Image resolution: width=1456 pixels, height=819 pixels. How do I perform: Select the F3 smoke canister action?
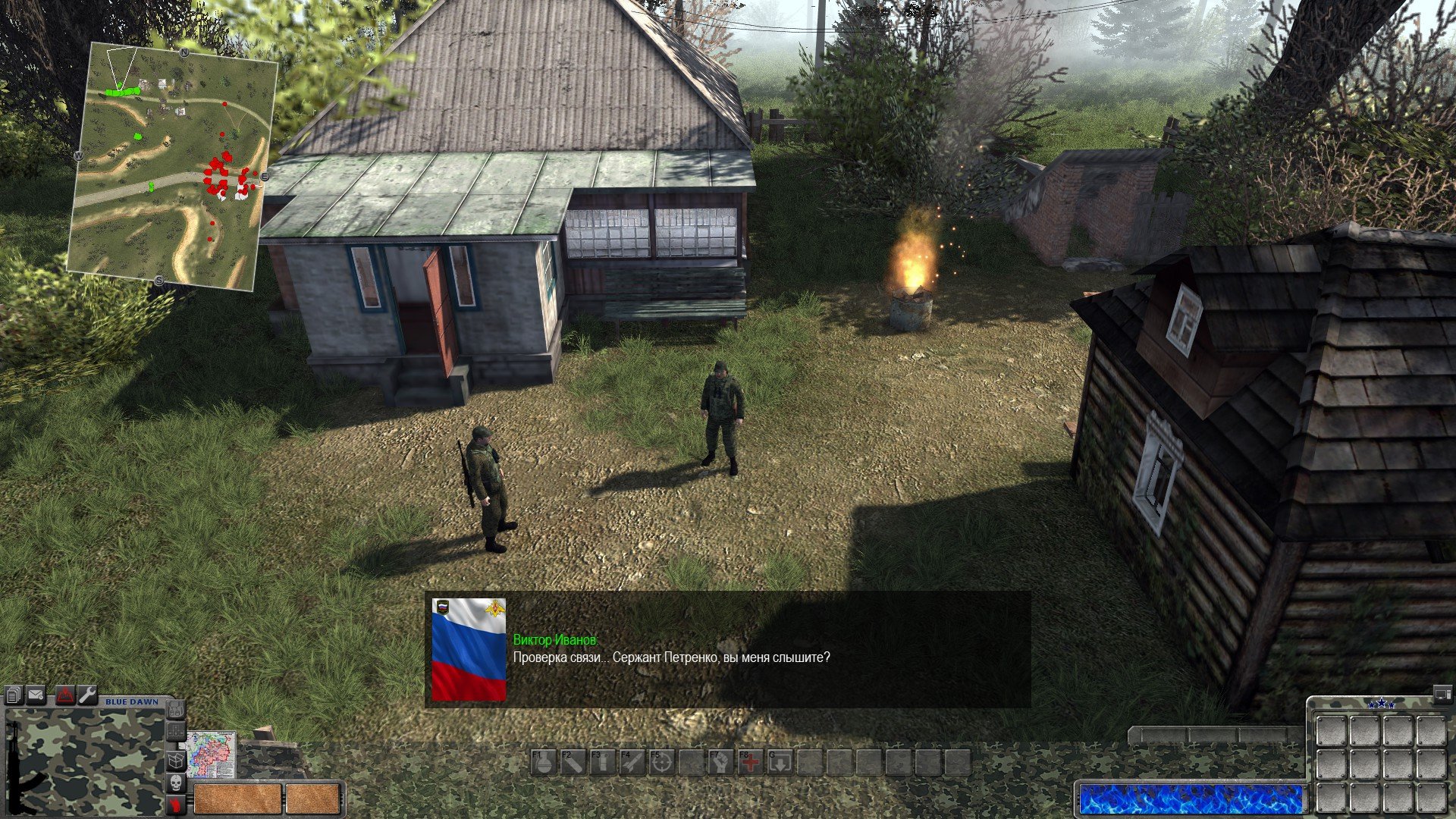pyautogui.click(x=602, y=762)
